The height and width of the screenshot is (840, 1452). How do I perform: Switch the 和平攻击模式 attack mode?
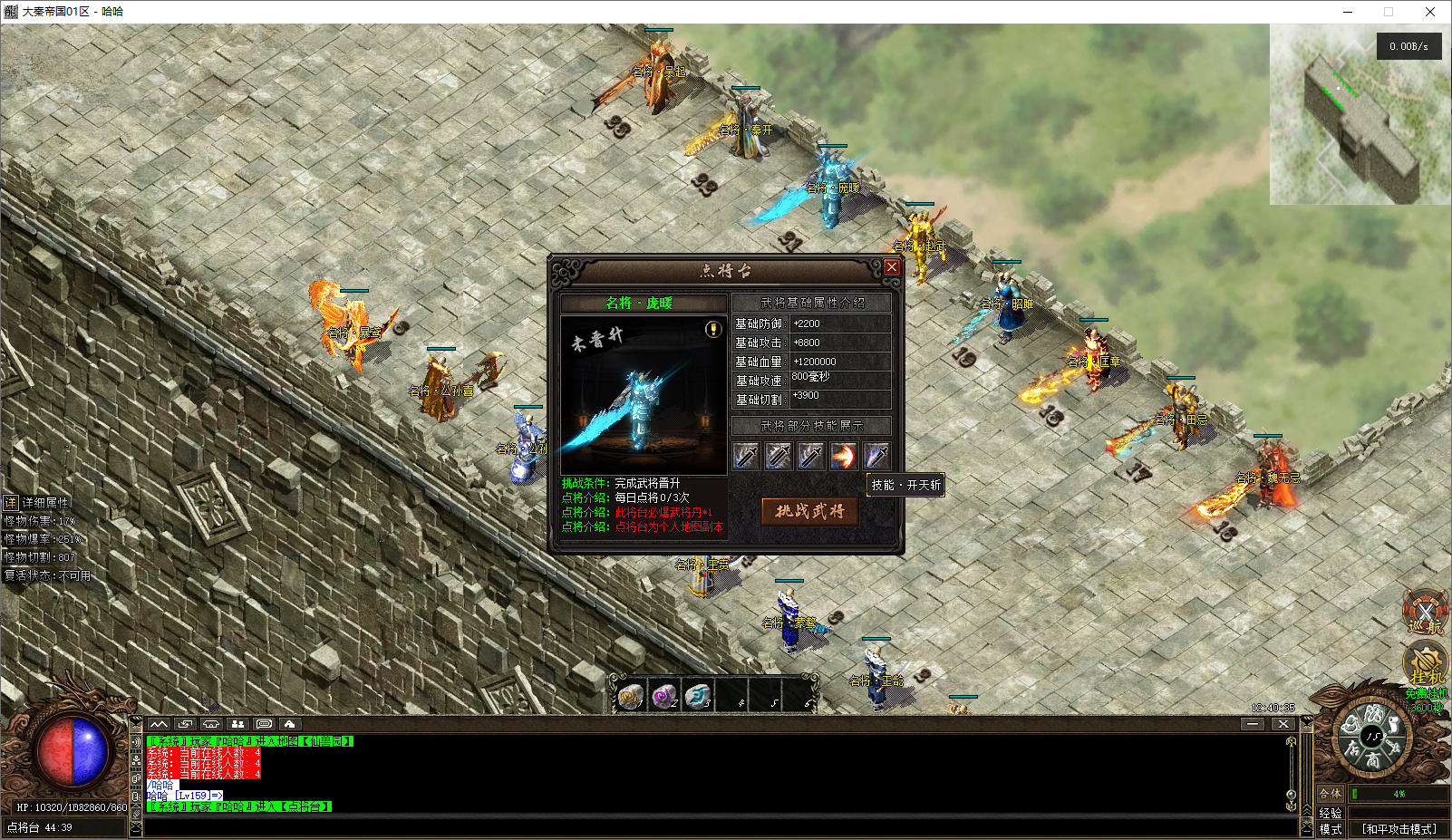pos(1399,829)
